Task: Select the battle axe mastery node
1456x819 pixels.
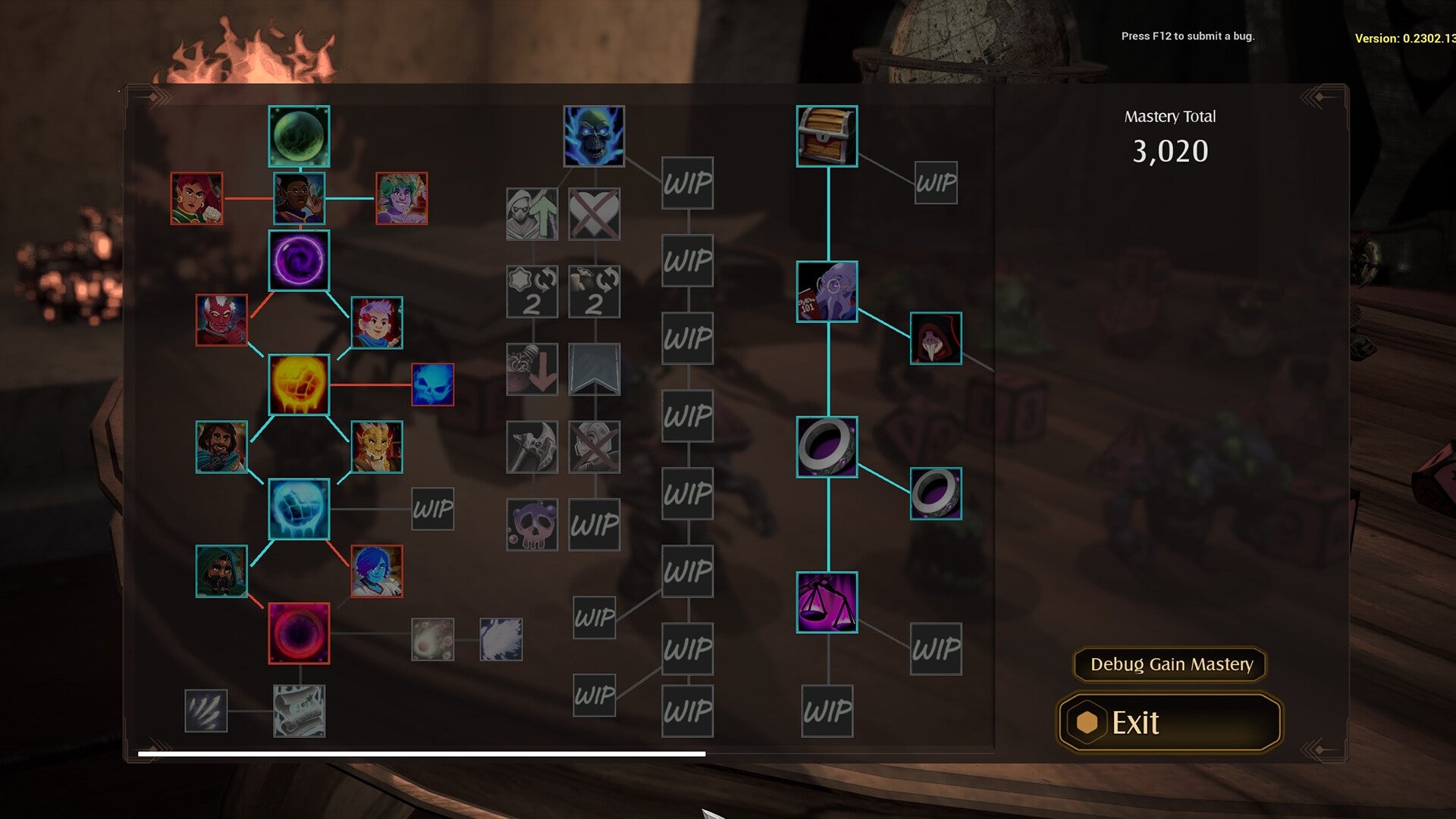Action: click(531, 446)
